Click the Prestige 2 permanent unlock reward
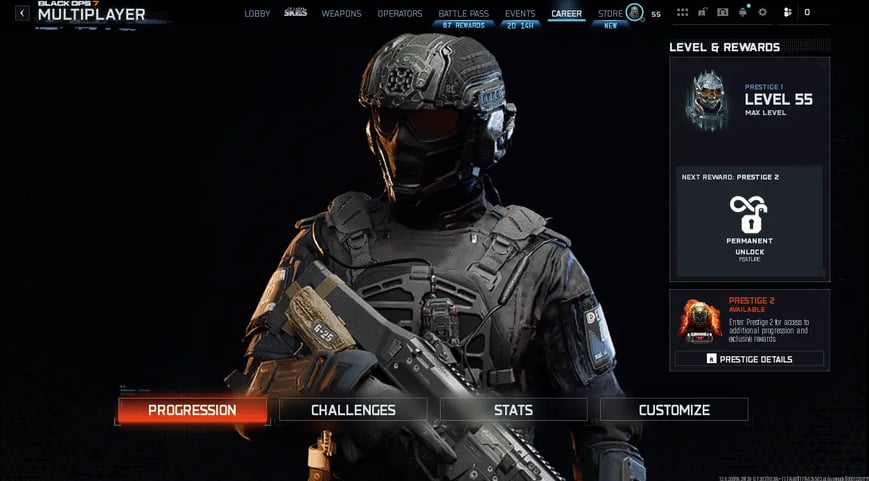Screen dimensions: 869x481 (749, 225)
